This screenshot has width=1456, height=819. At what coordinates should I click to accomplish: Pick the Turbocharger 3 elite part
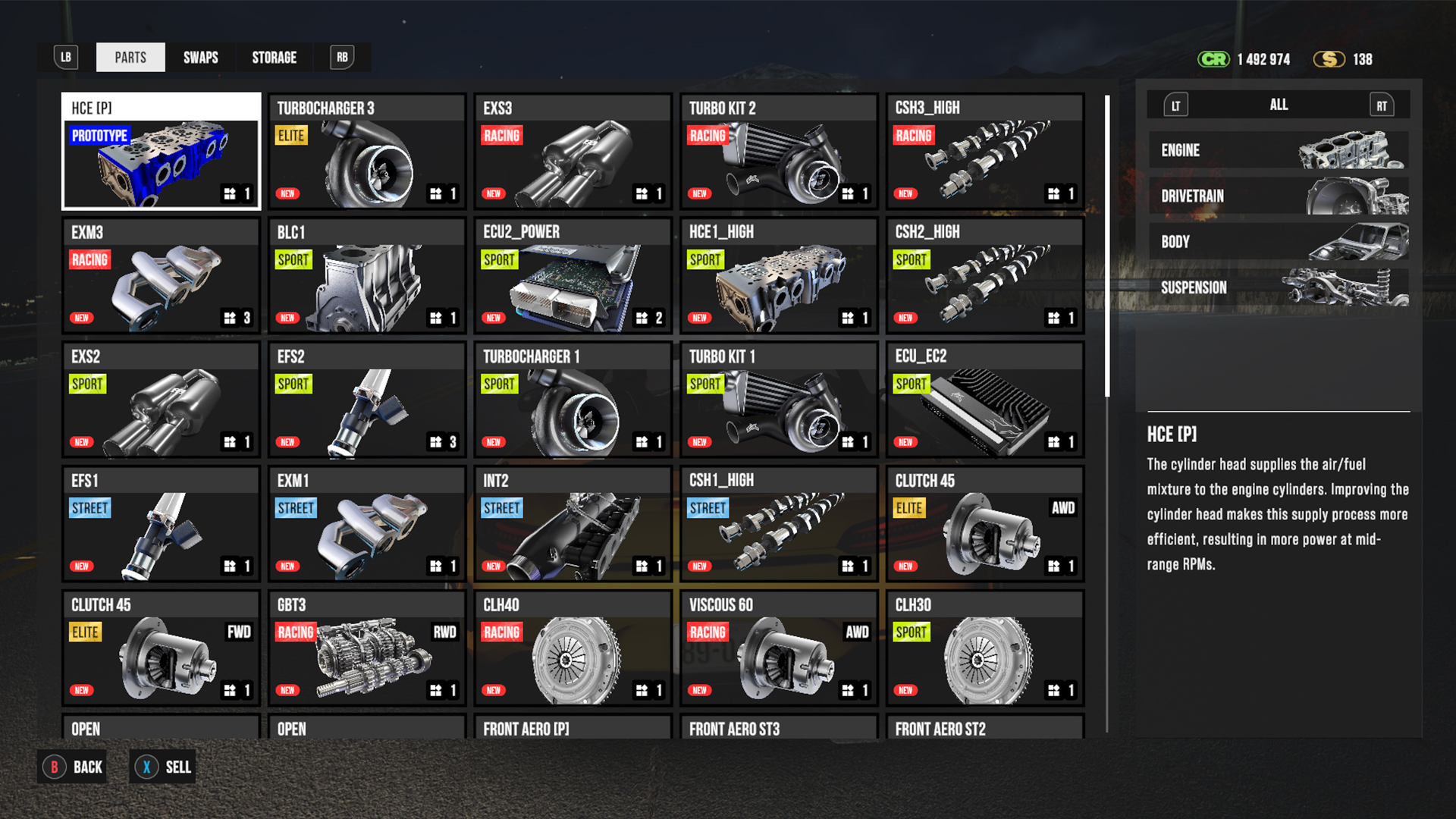367,152
